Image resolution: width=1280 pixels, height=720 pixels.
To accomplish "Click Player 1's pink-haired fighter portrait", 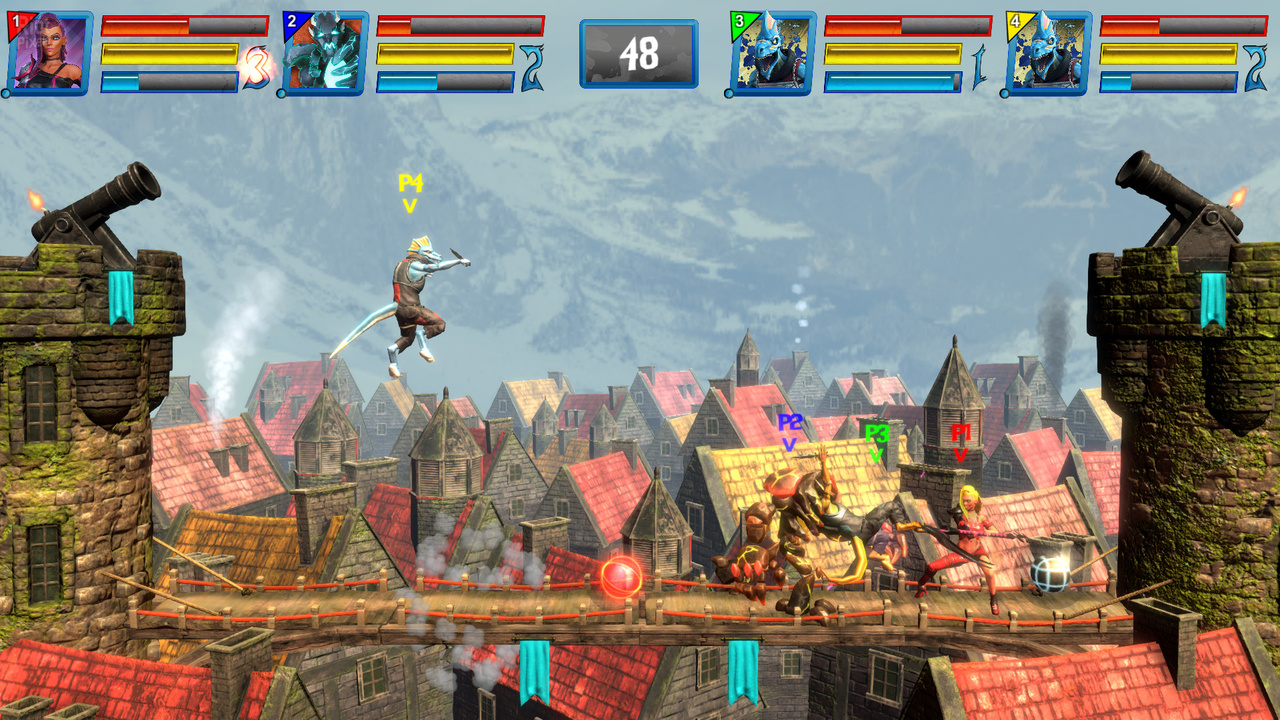I will (50, 53).
